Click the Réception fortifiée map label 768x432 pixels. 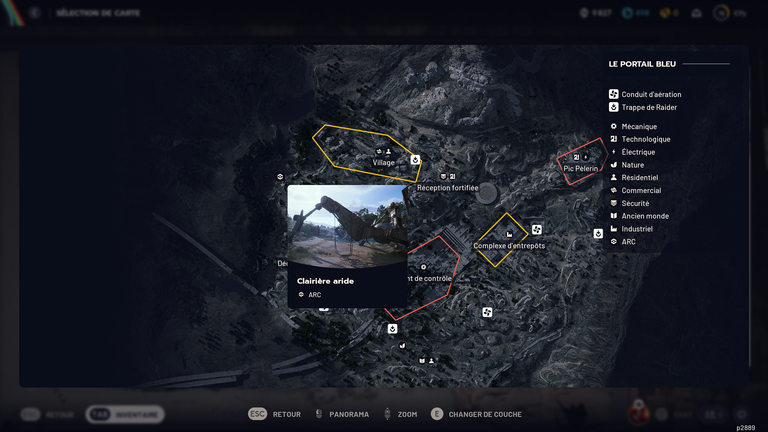pyautogui.click(x=447, y=188)
